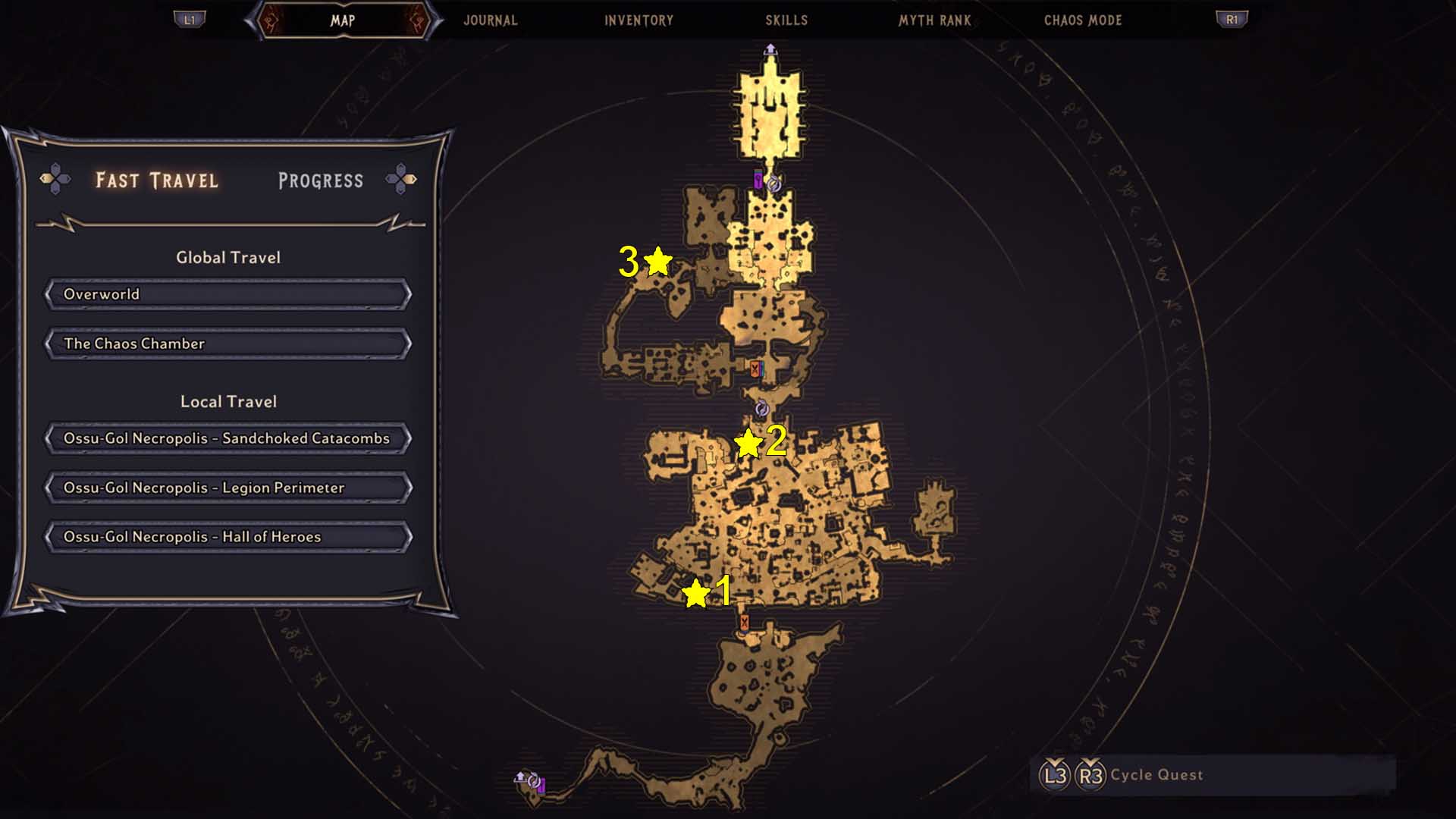
Task: Expand the Overworld travel entry
Action: pyautogui.click(x=226, y=294)
